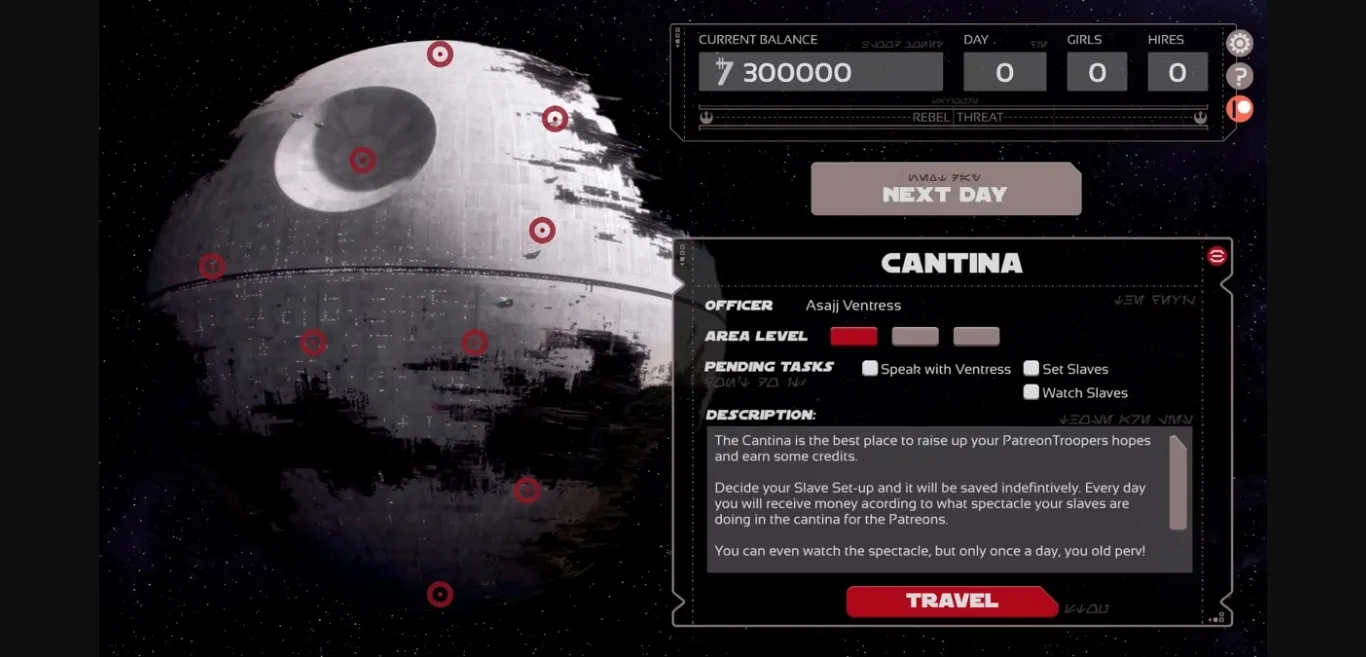The image size is (1366, 657).
Task: Select the map marker inside the superlaser dish
Action: tap(362, 160)
